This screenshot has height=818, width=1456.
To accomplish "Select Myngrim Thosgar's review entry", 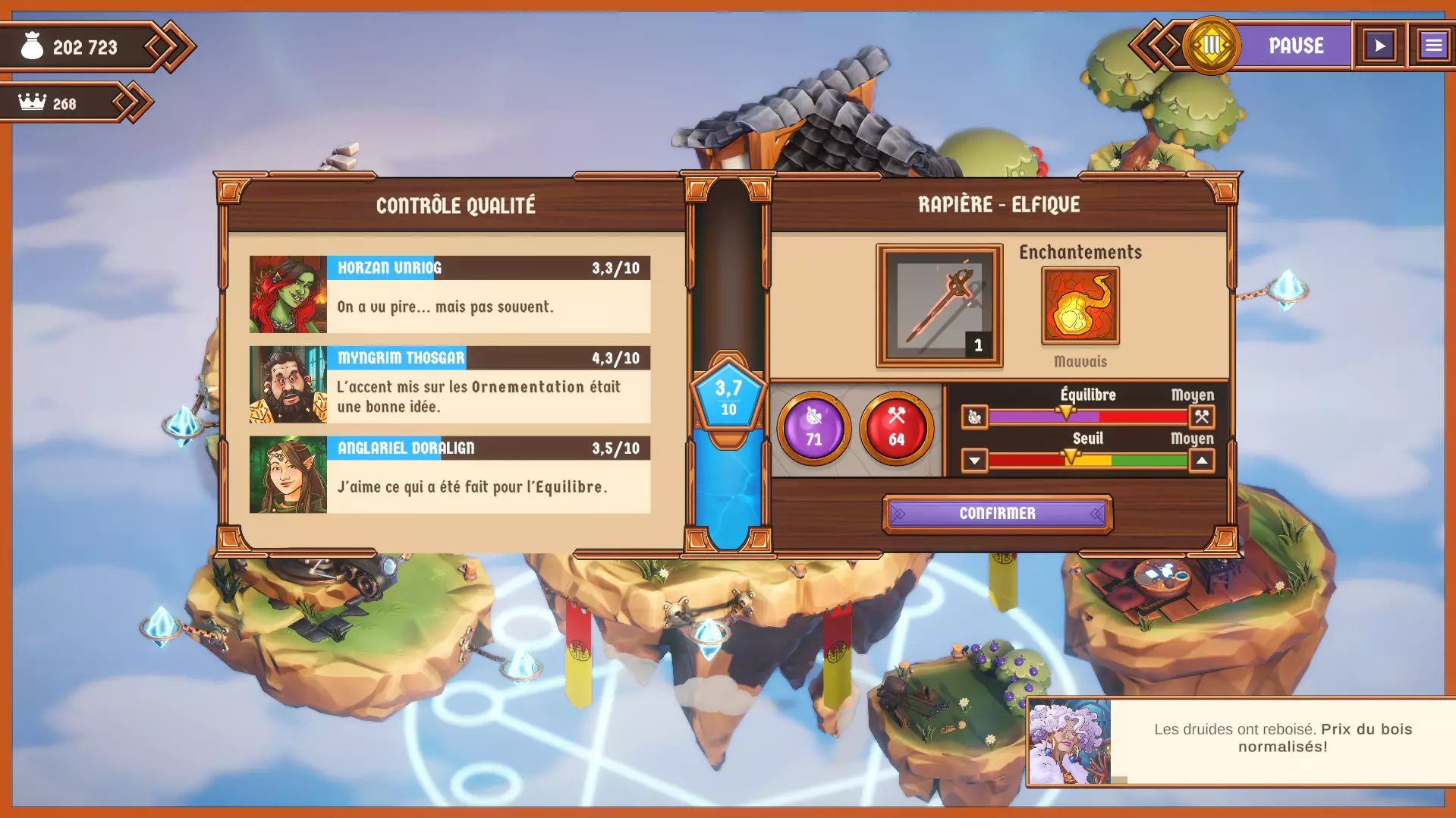I will (x=449, y=385).
